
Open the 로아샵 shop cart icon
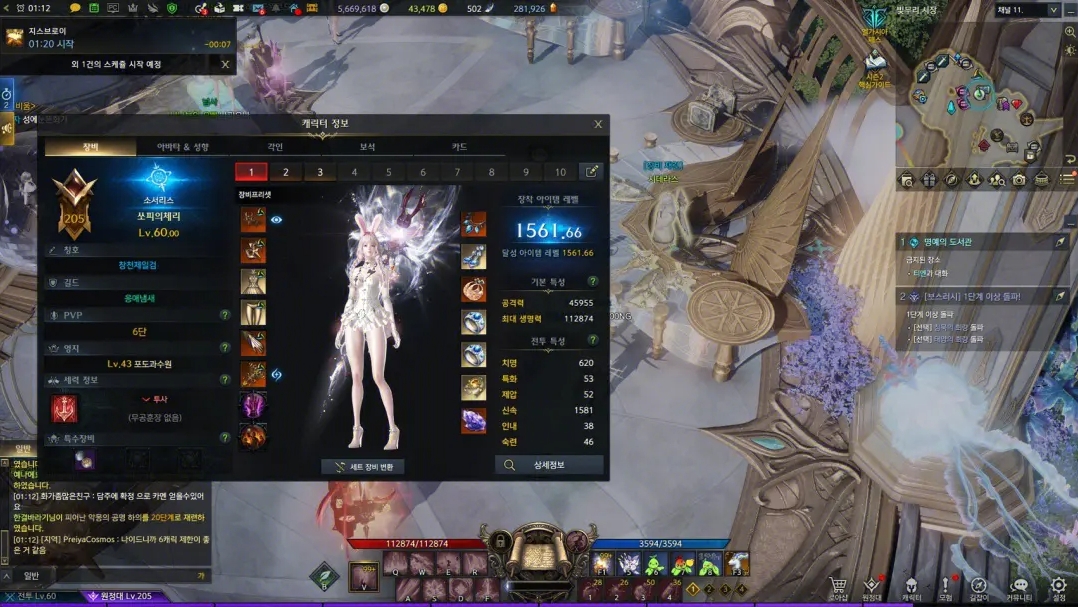point(838,587)
